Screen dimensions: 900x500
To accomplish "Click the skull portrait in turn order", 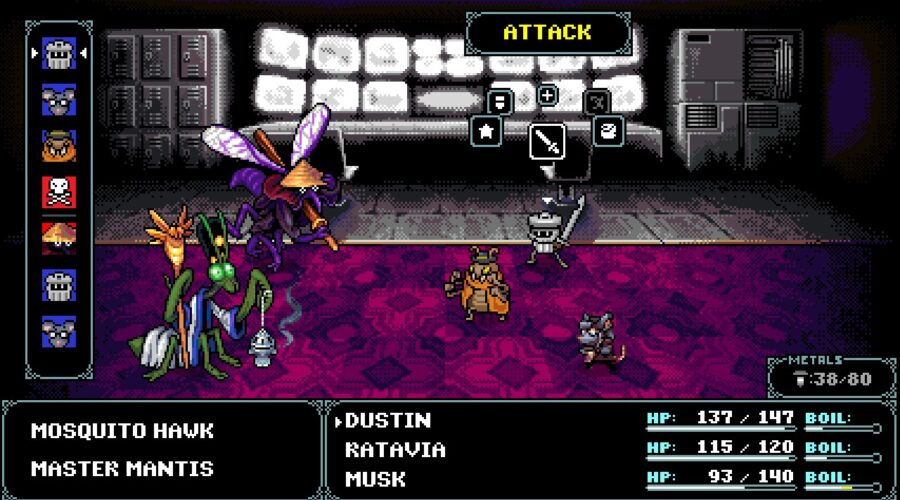I will click(59, 192).
